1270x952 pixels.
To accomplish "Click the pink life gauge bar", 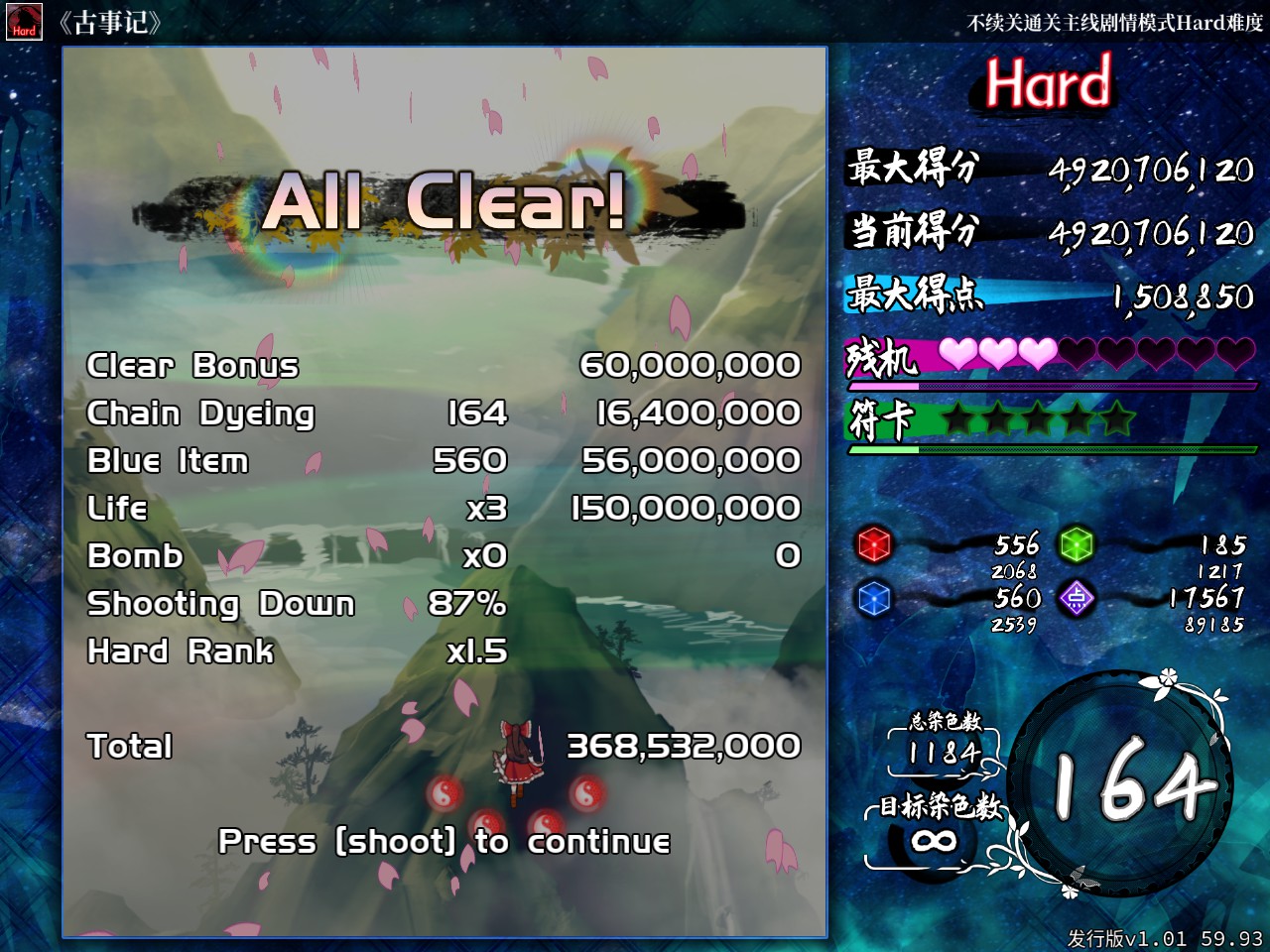I will [x=992, y=384].
